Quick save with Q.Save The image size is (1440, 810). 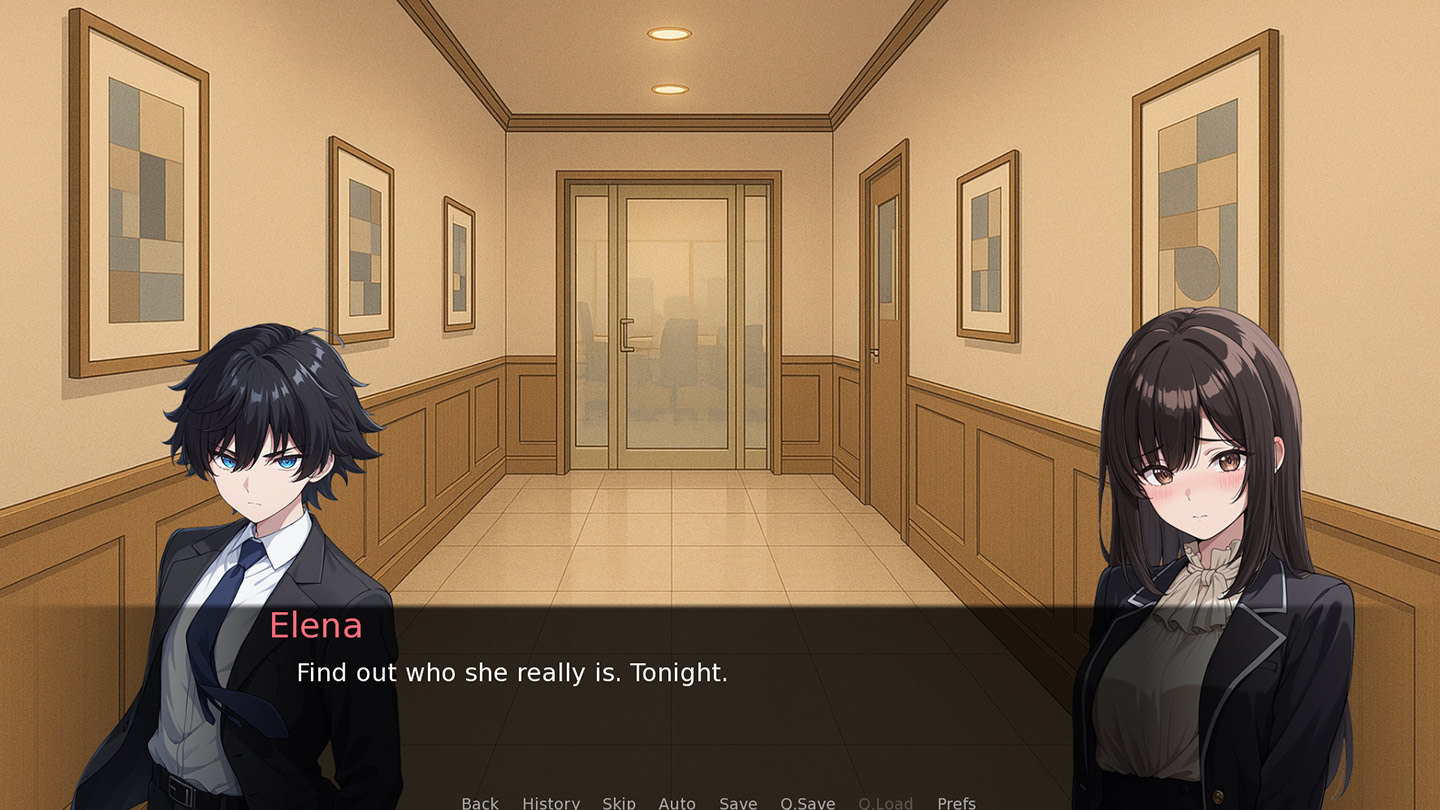pos(808,802)
